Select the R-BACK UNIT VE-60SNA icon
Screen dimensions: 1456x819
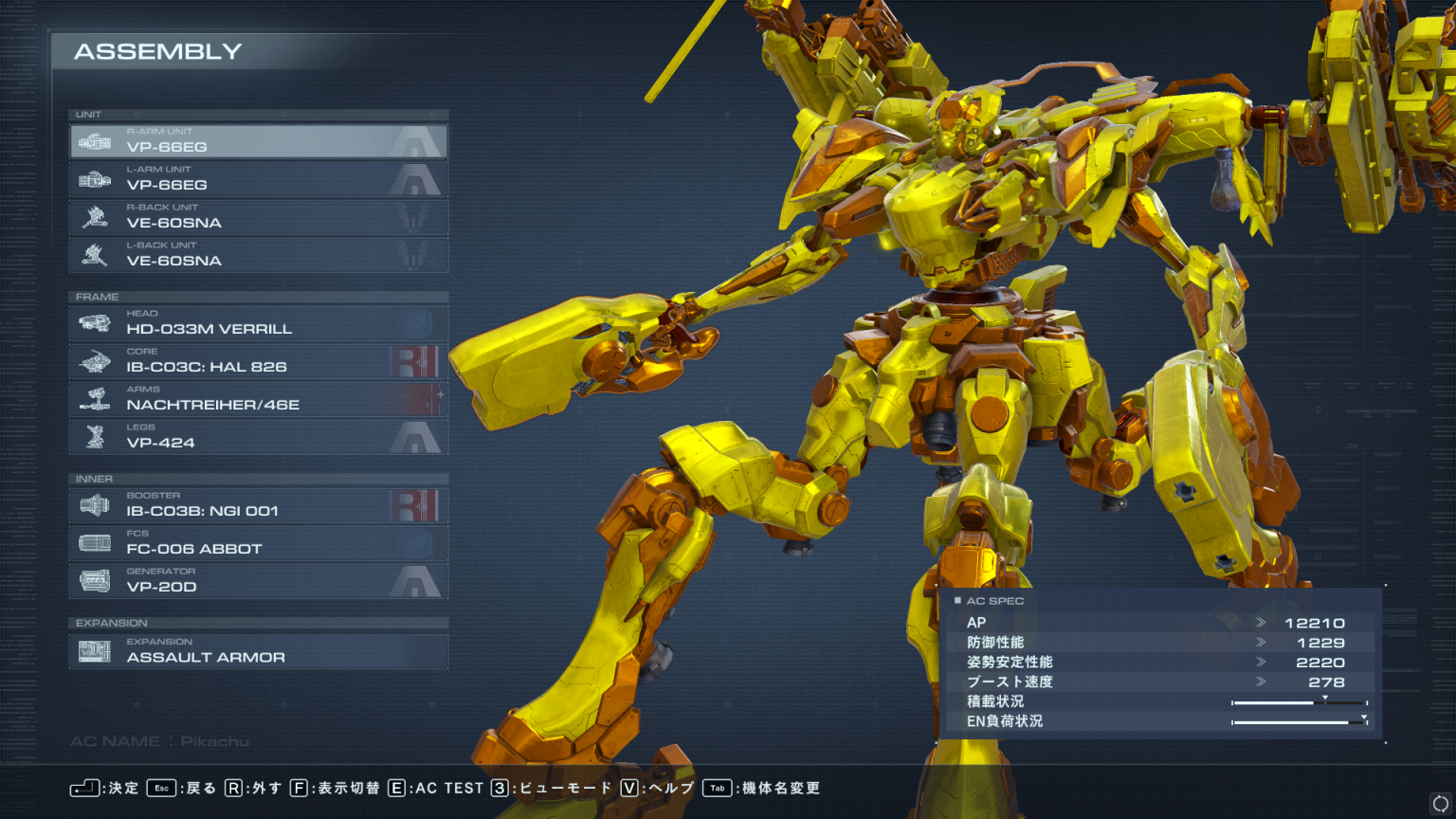click(94, 217)
